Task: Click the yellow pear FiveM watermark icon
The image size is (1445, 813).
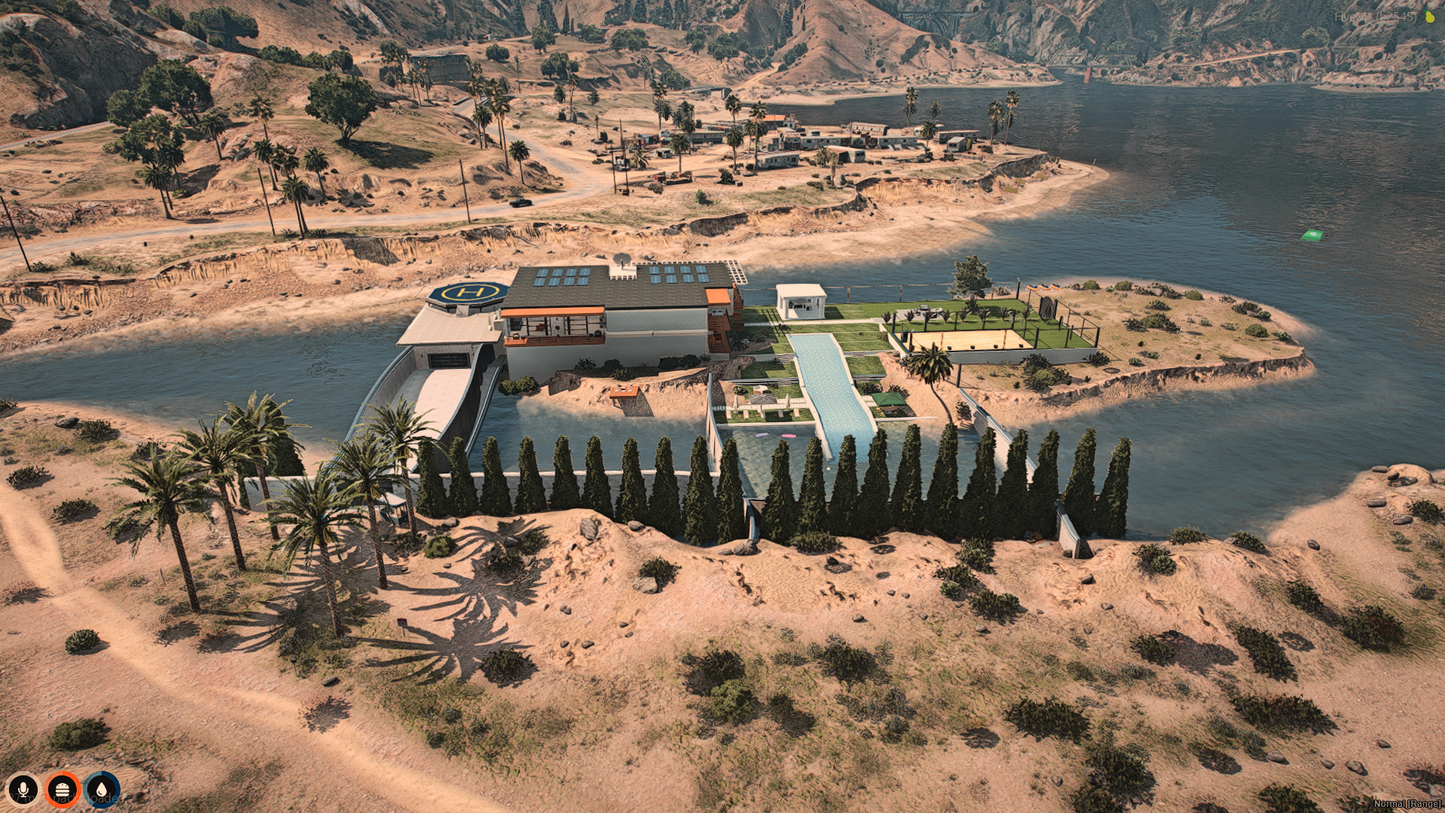Action: tap(1428, 17)
